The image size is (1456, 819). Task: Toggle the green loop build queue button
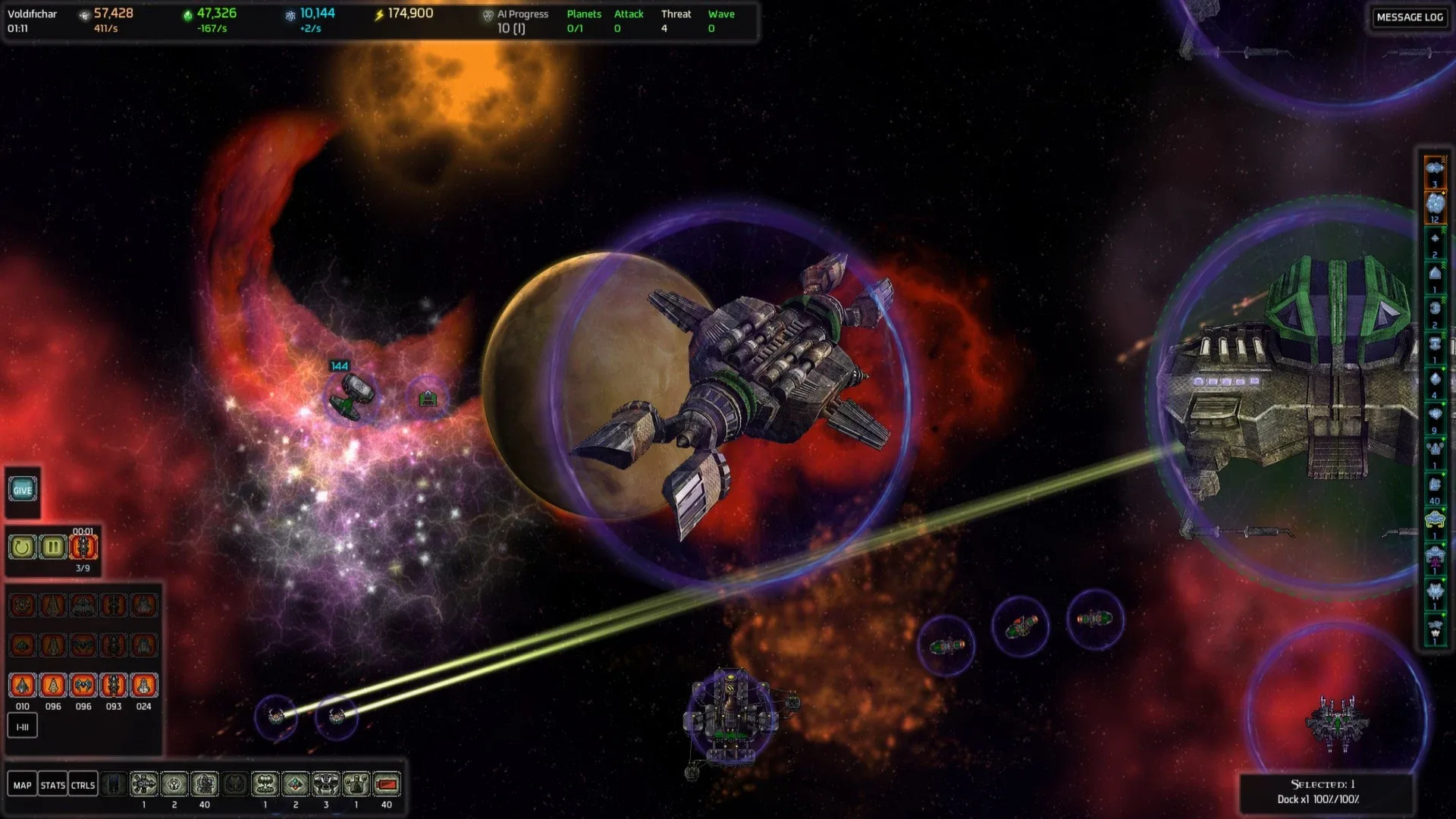22,547
